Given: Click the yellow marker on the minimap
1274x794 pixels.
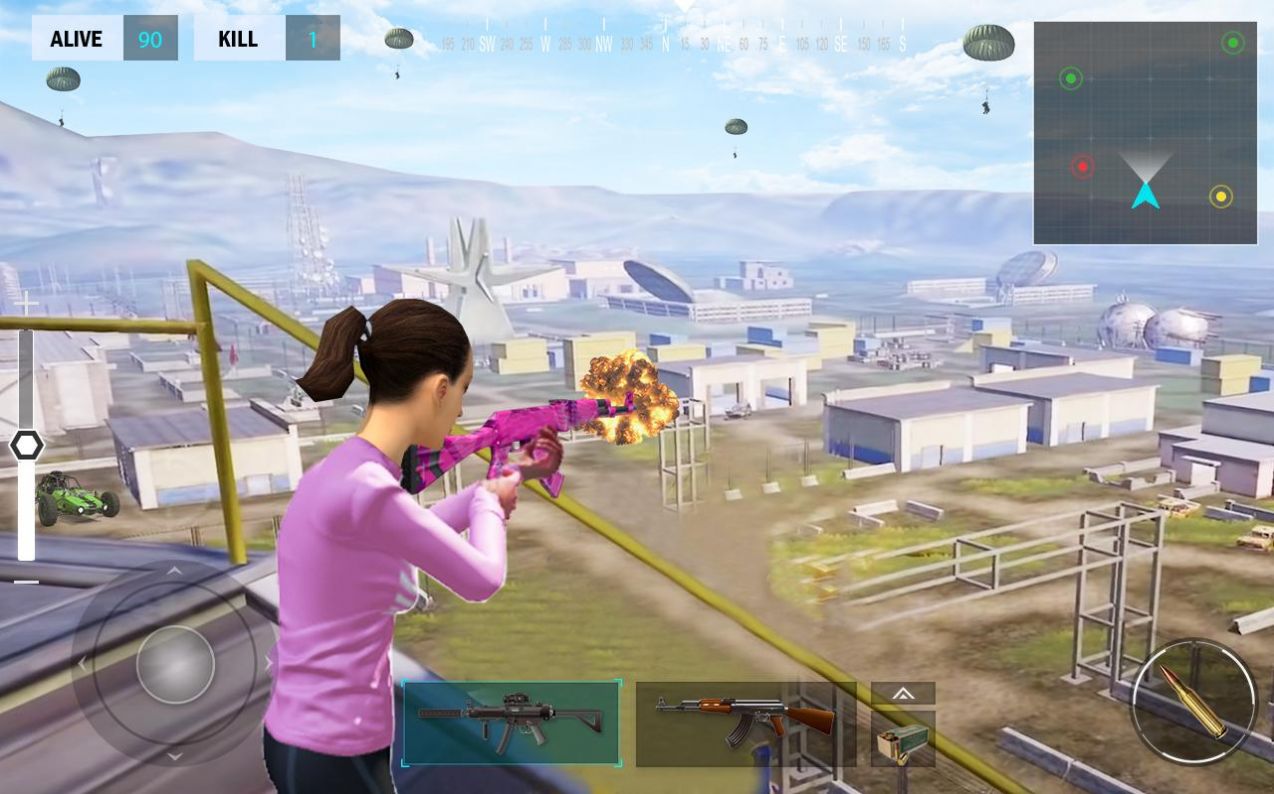Looking at the screenshot, I should 1220,196.
